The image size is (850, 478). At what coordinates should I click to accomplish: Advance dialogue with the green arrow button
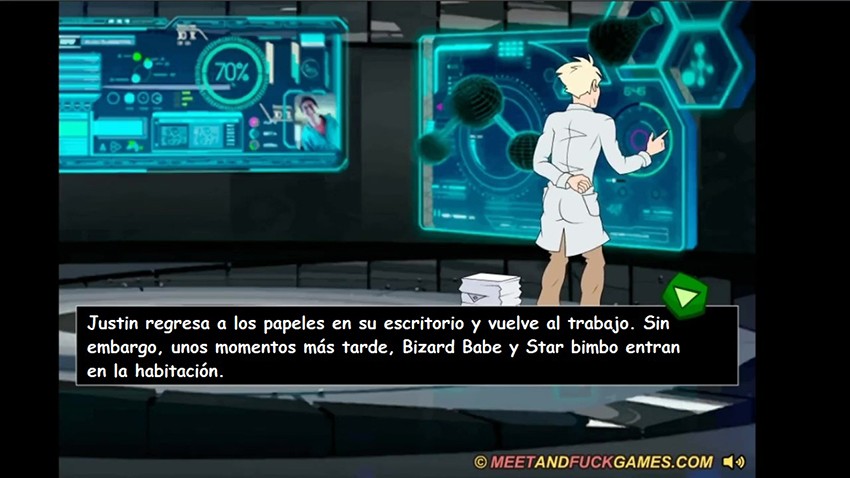click(x=685, y=296)
